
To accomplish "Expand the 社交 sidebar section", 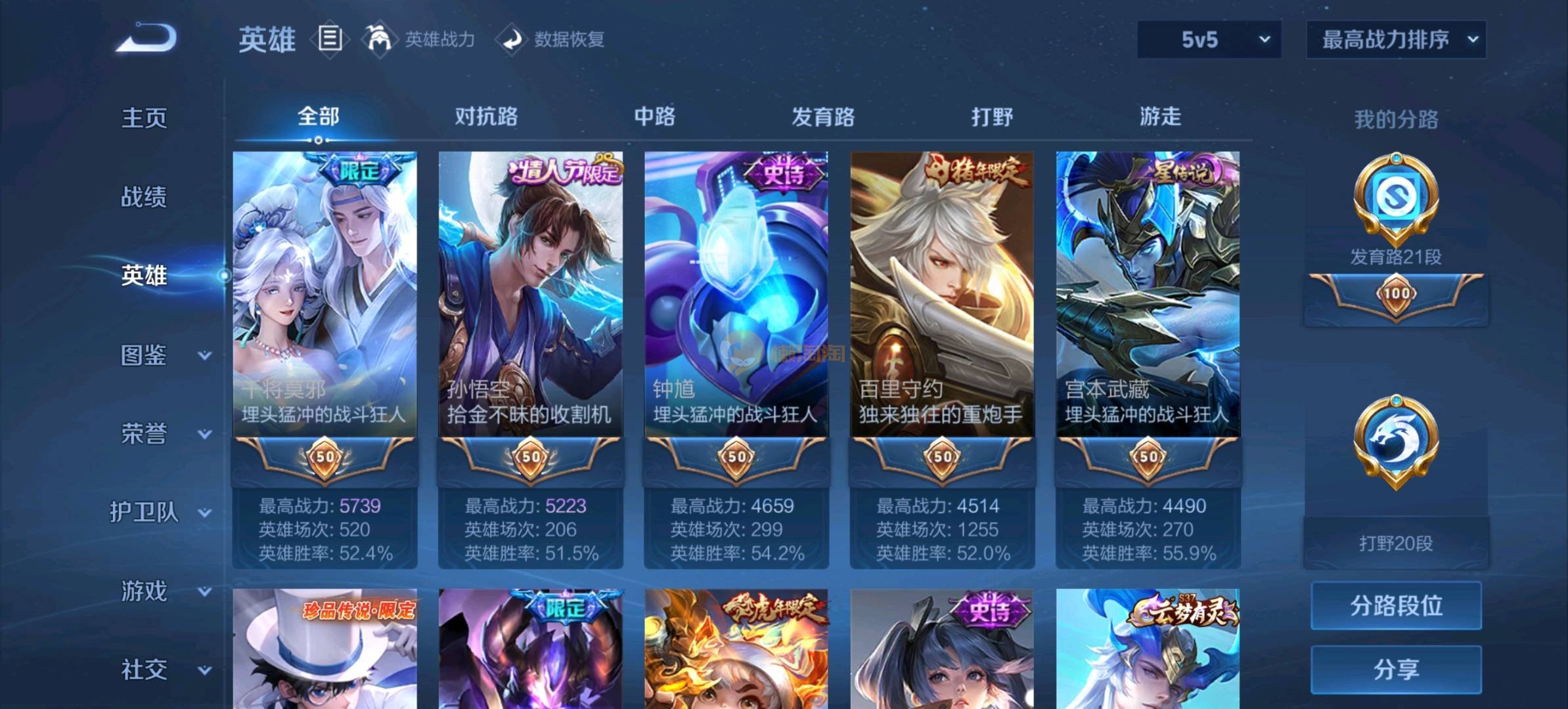I will tap(146, 670).
